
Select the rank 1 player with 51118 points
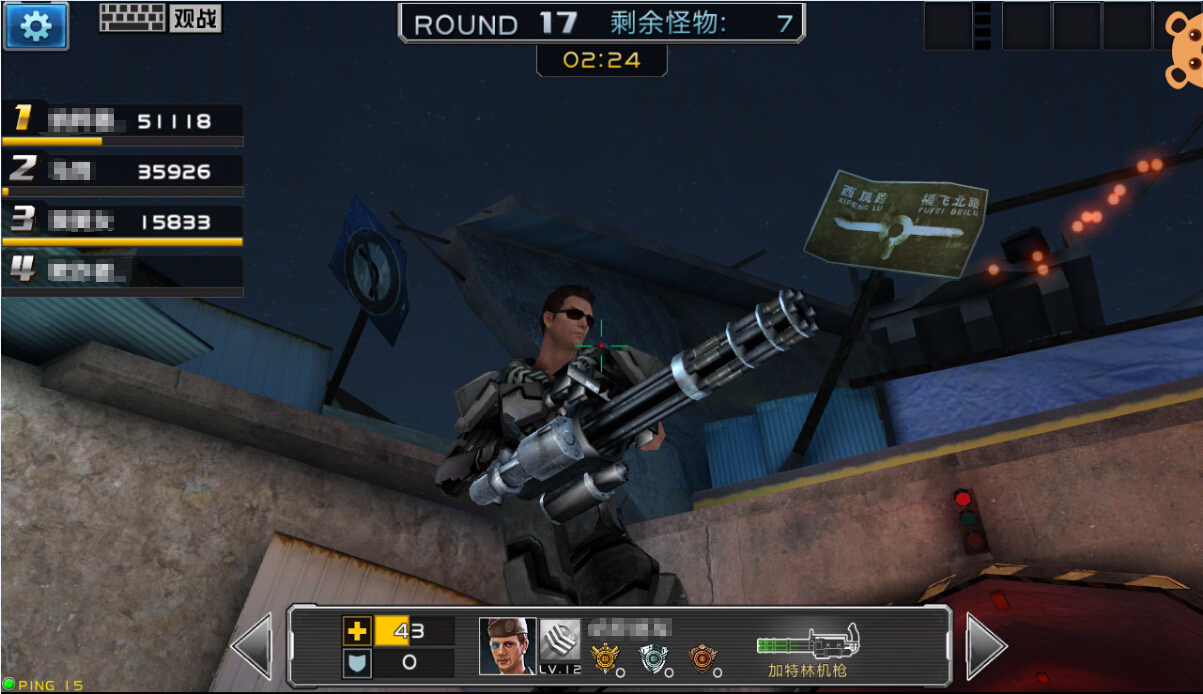(122, 122)
